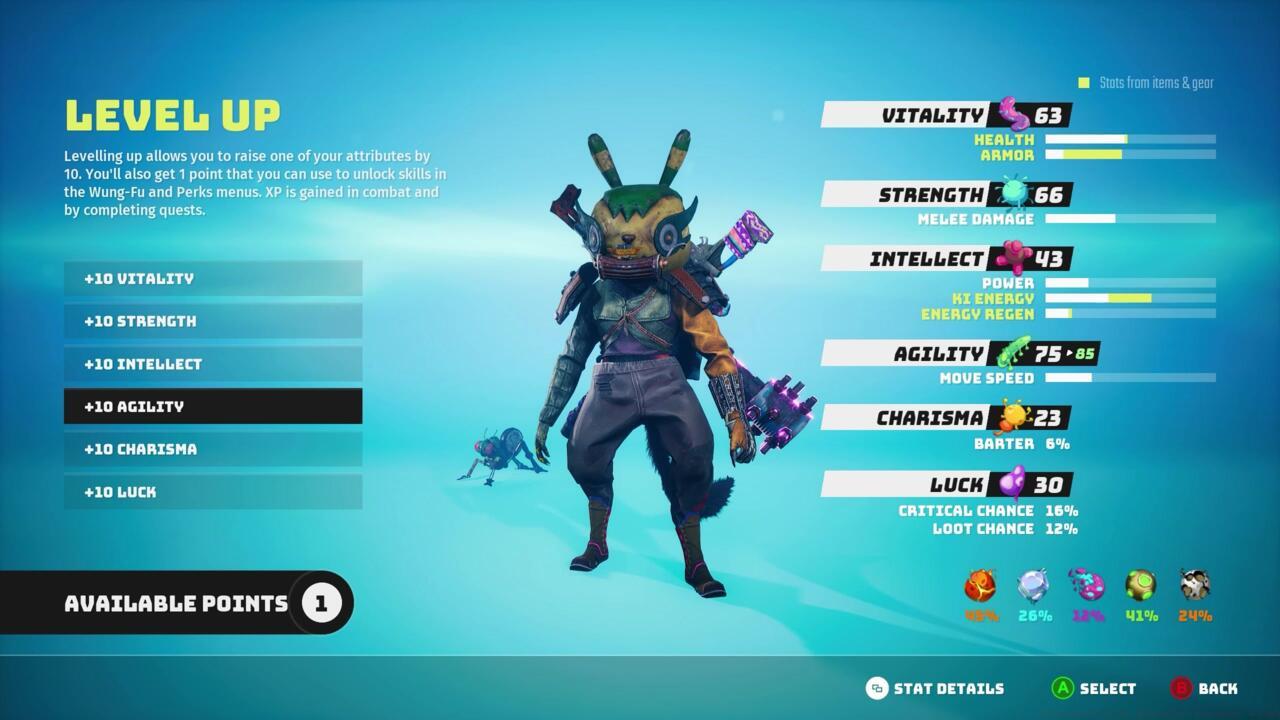Click the A Select controller button icon

[x=1065, y=688]
